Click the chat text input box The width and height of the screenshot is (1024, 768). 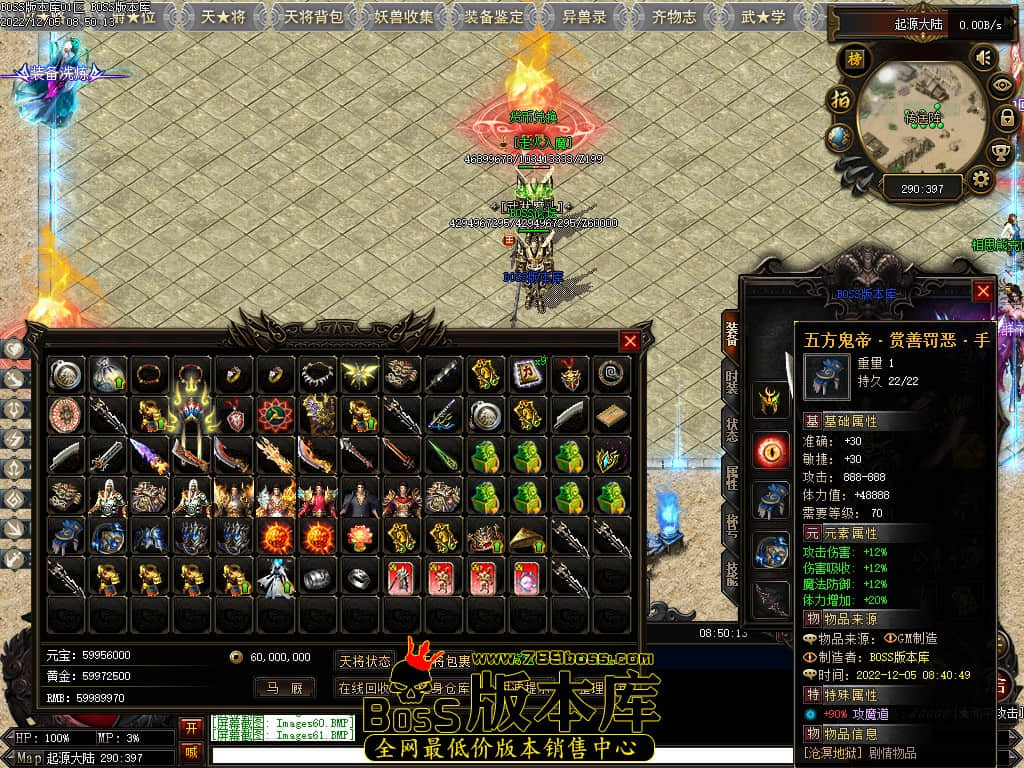pos(500,754)
